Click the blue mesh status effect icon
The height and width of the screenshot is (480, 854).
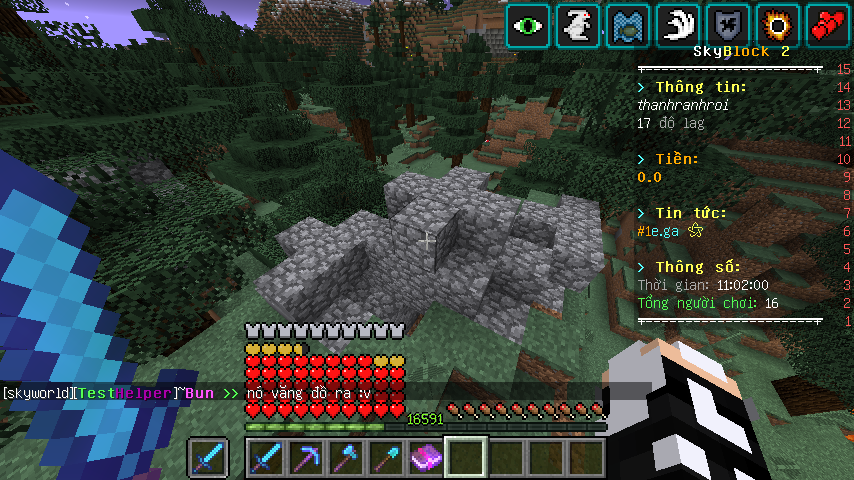click(628, 25)
